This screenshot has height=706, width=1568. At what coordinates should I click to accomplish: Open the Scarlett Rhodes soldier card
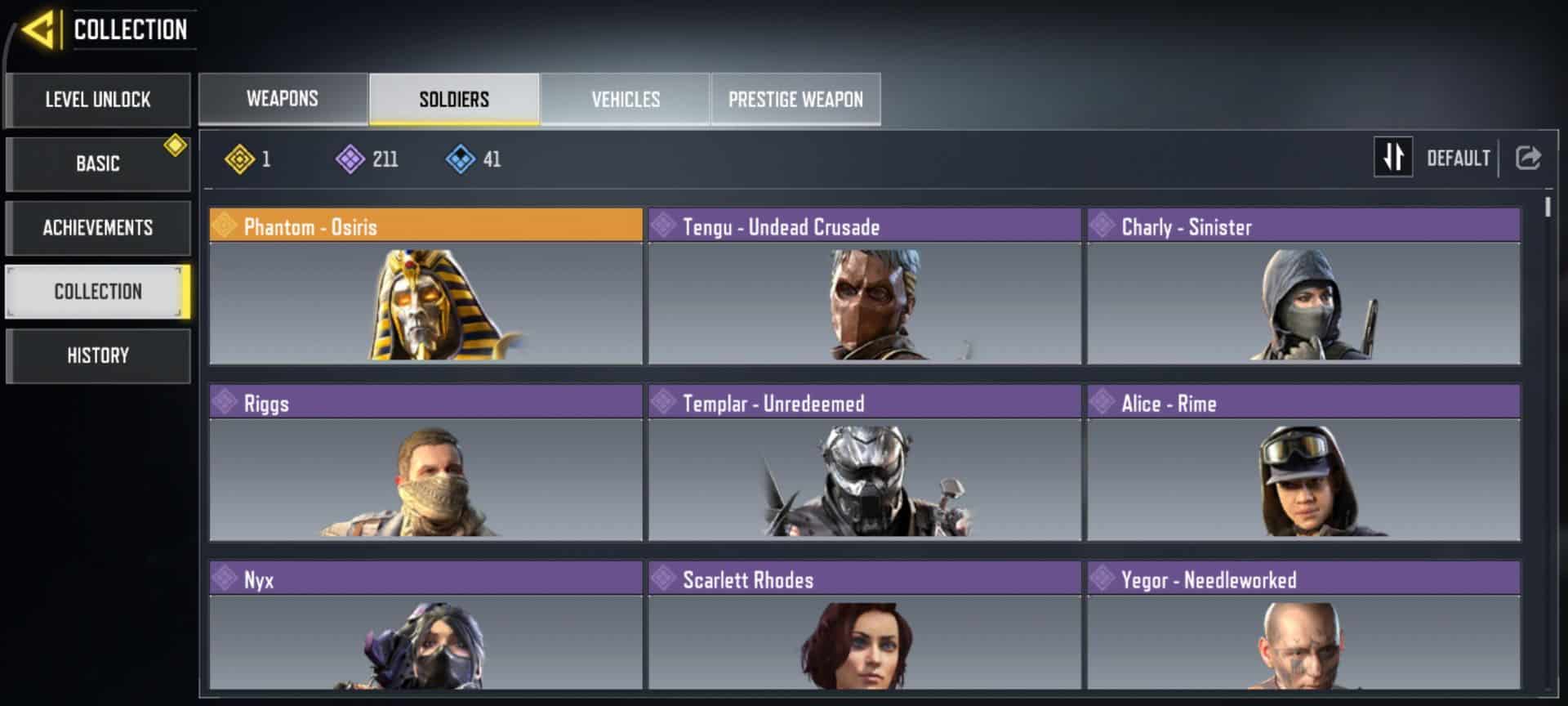tap(864, 626)
